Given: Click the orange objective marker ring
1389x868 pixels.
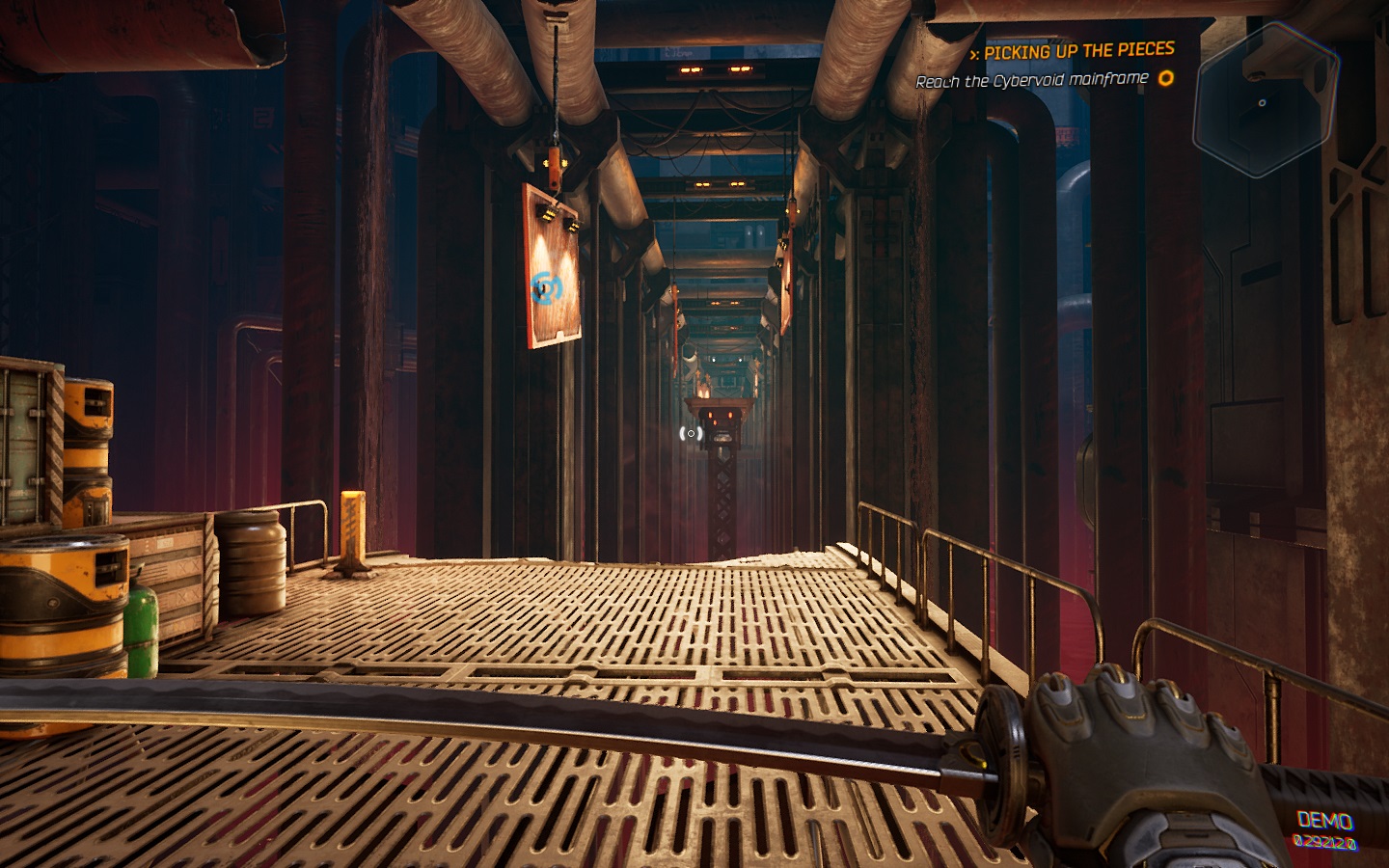Looking at the screenshot, I should 1166,78.
